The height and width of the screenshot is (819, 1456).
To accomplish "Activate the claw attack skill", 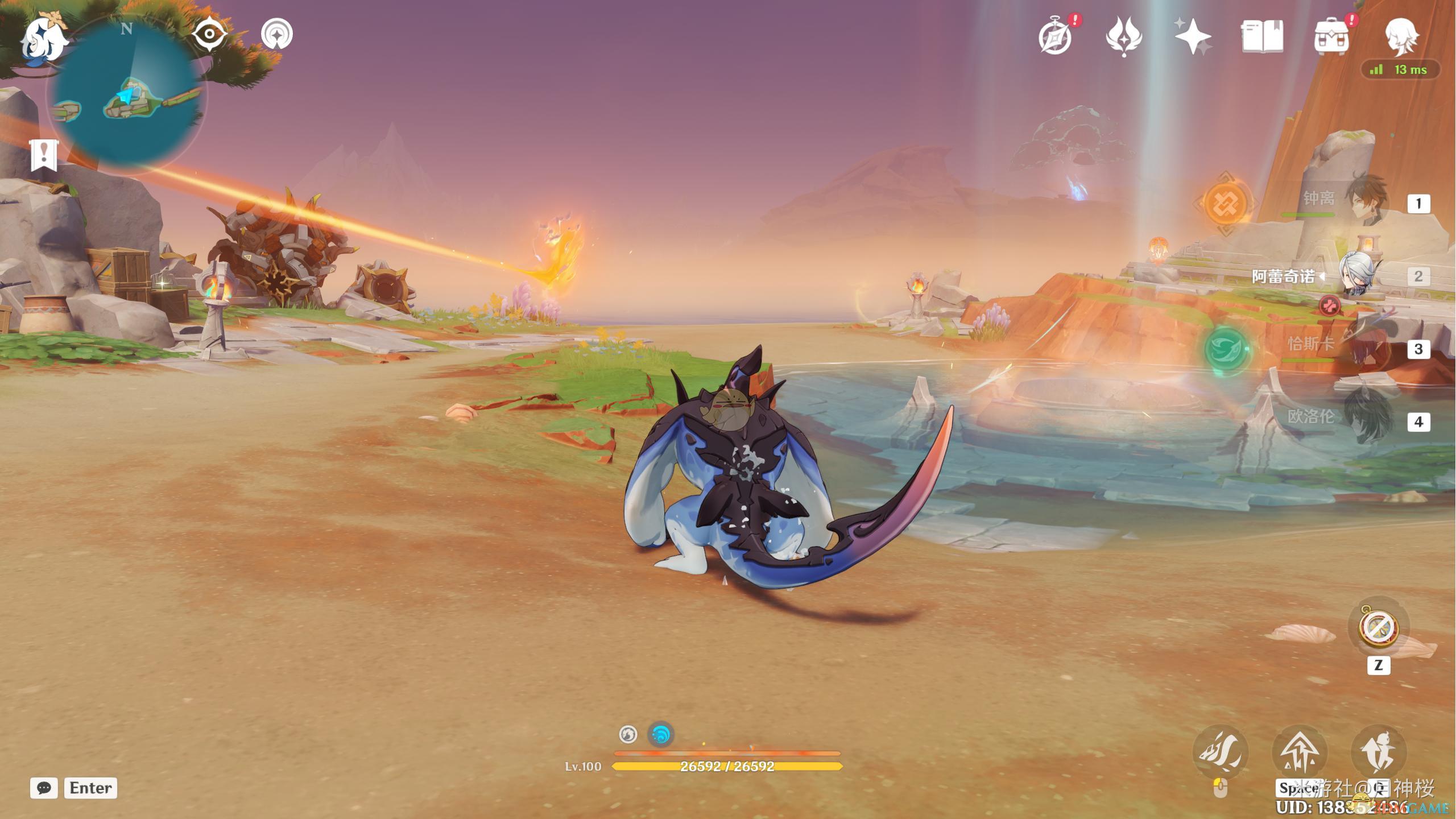I will click(1220, 752).
